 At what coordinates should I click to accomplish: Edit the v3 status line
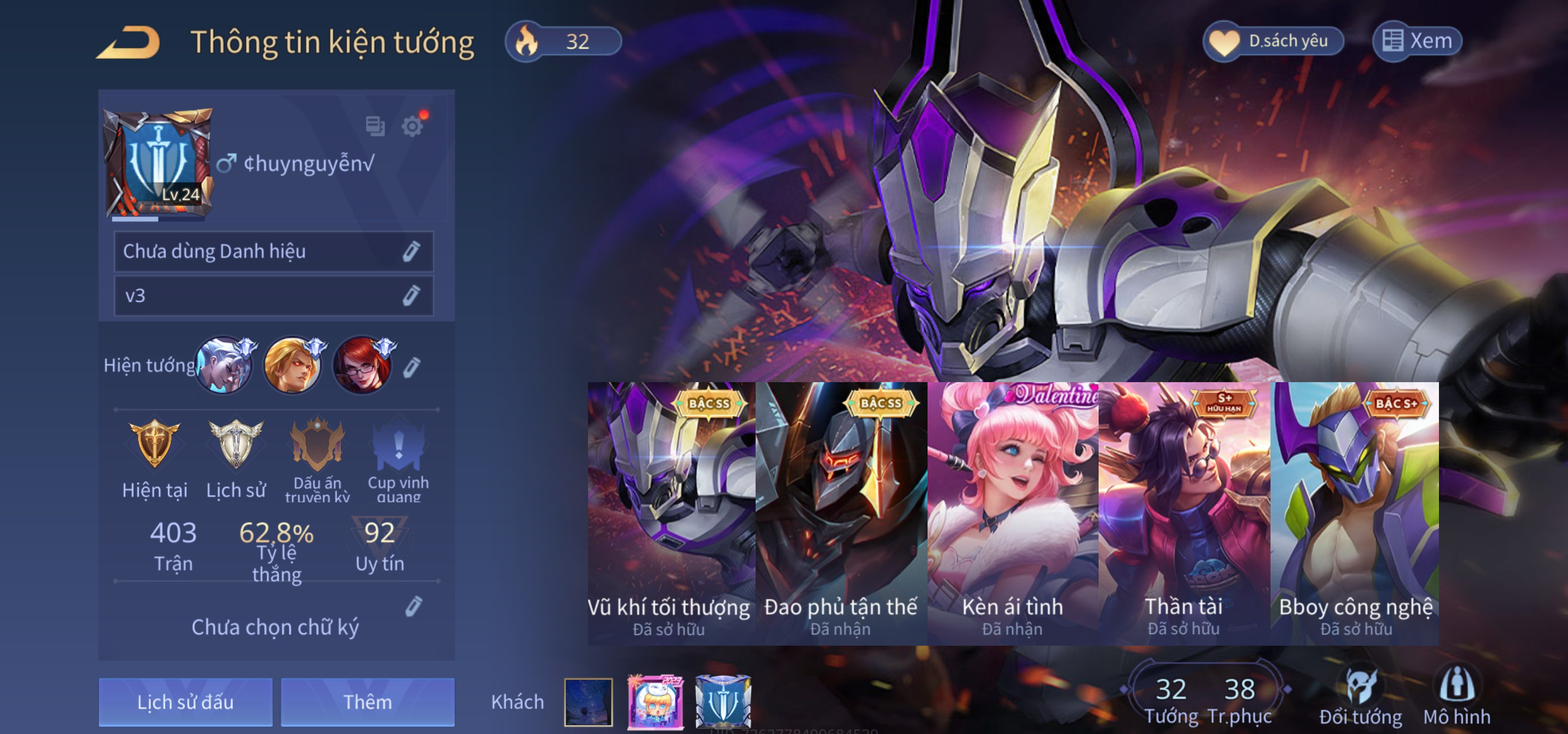tap(411, 296)
